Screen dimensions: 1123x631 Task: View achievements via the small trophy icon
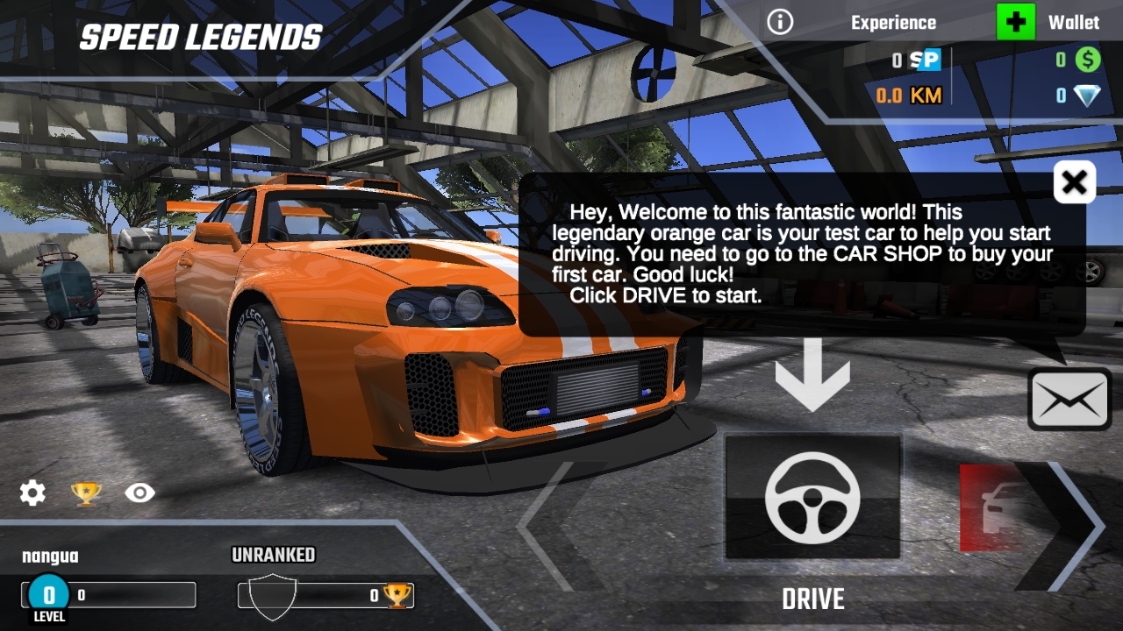pos(86,492)
